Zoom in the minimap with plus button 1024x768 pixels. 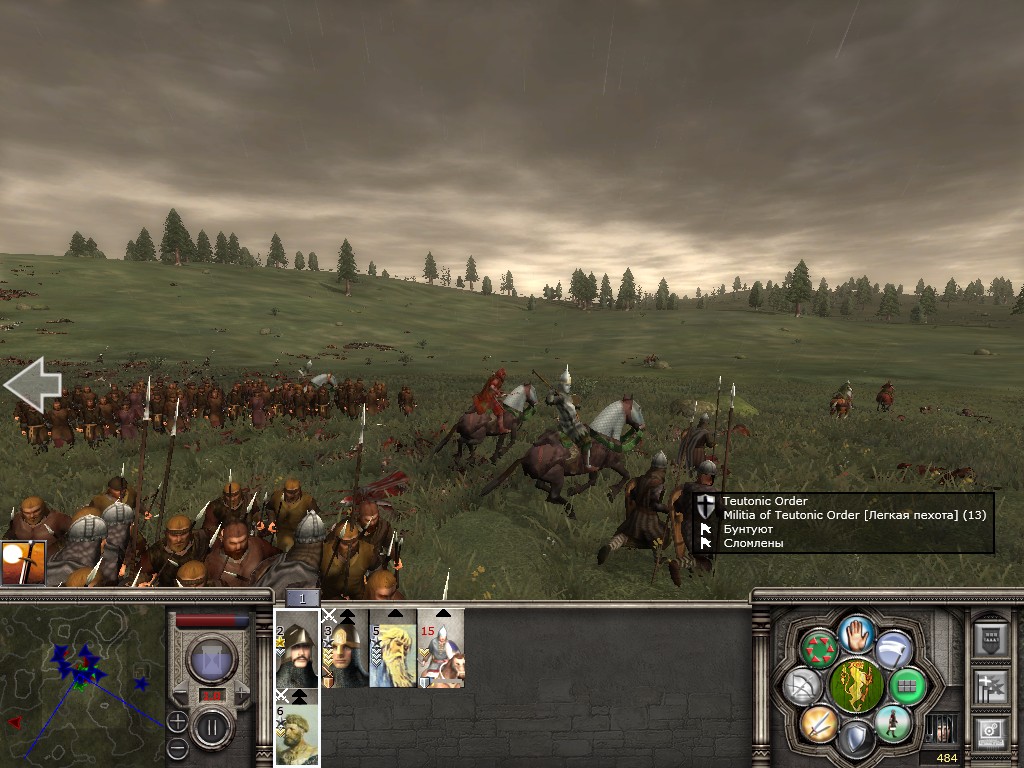pos(177,721)
